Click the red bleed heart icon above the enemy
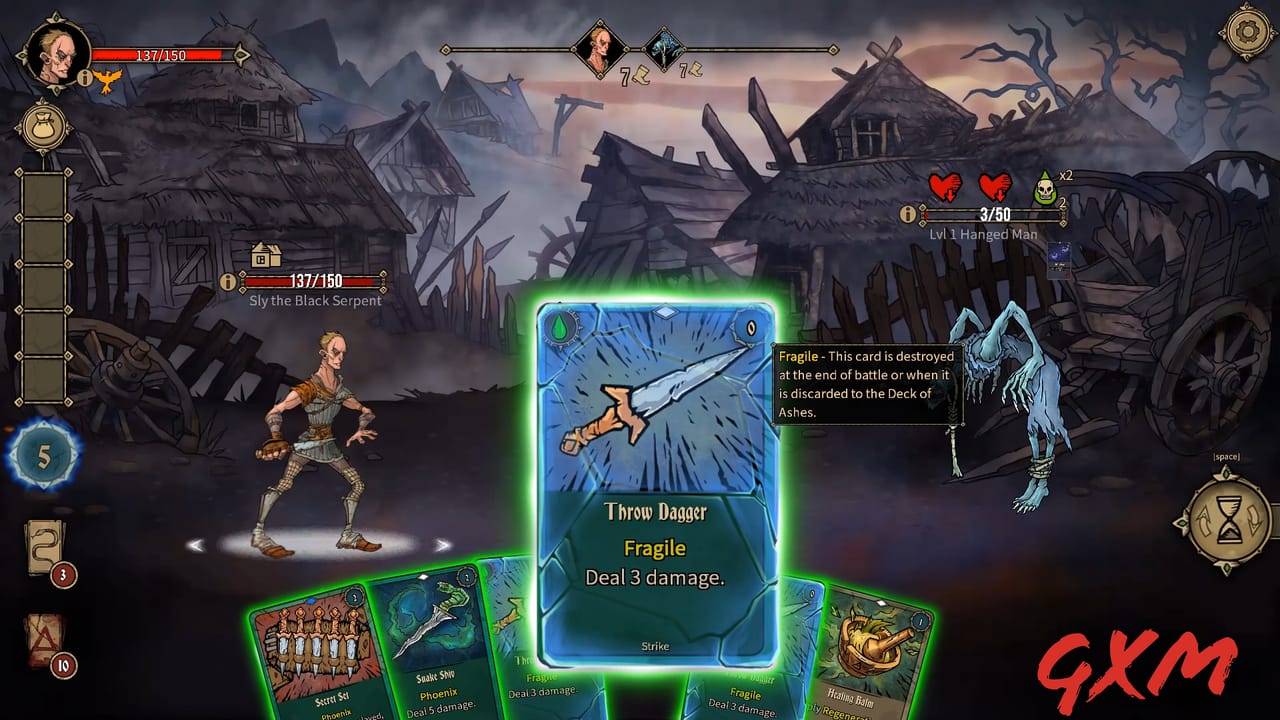 coord(944,186)
